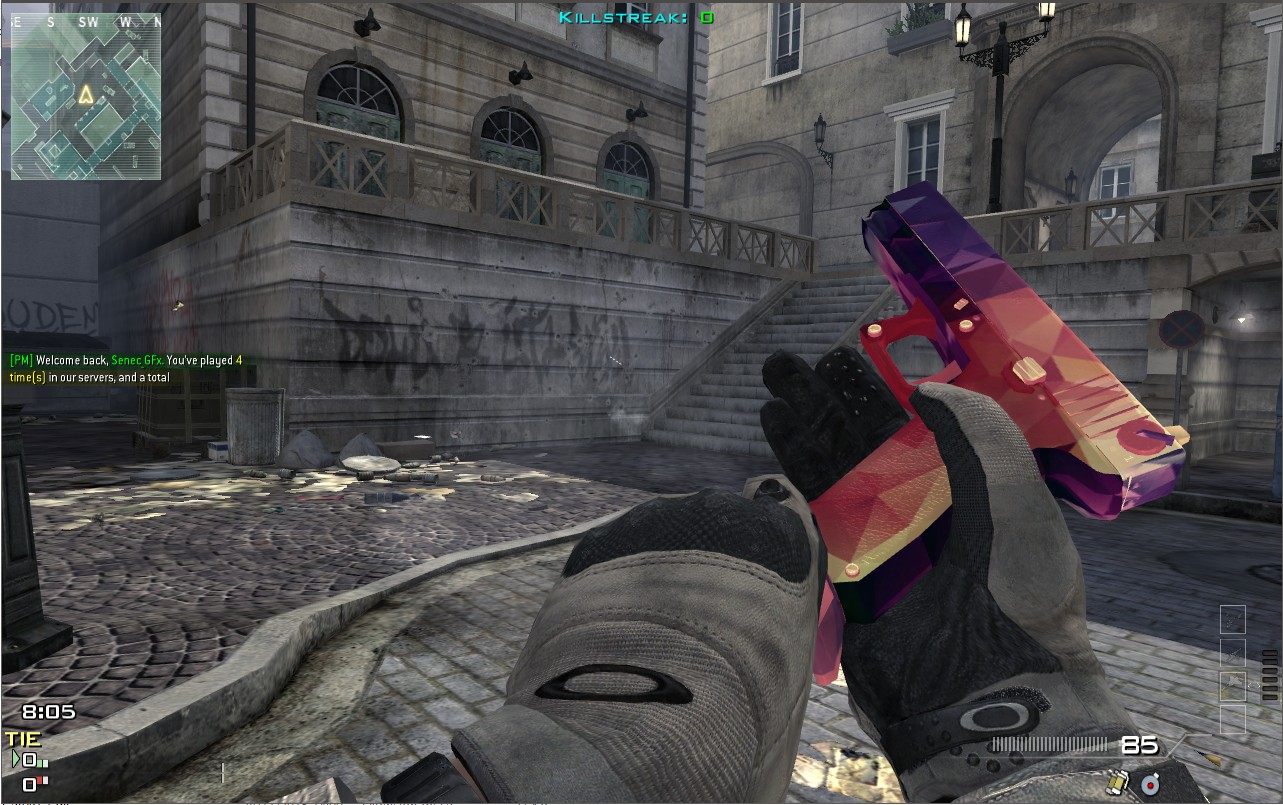Image resolution: width=1283 pixels, height=805 pixels.
Task: Click the yellow TIE status label
Action: pyautogui.click(x=23, y=740)
